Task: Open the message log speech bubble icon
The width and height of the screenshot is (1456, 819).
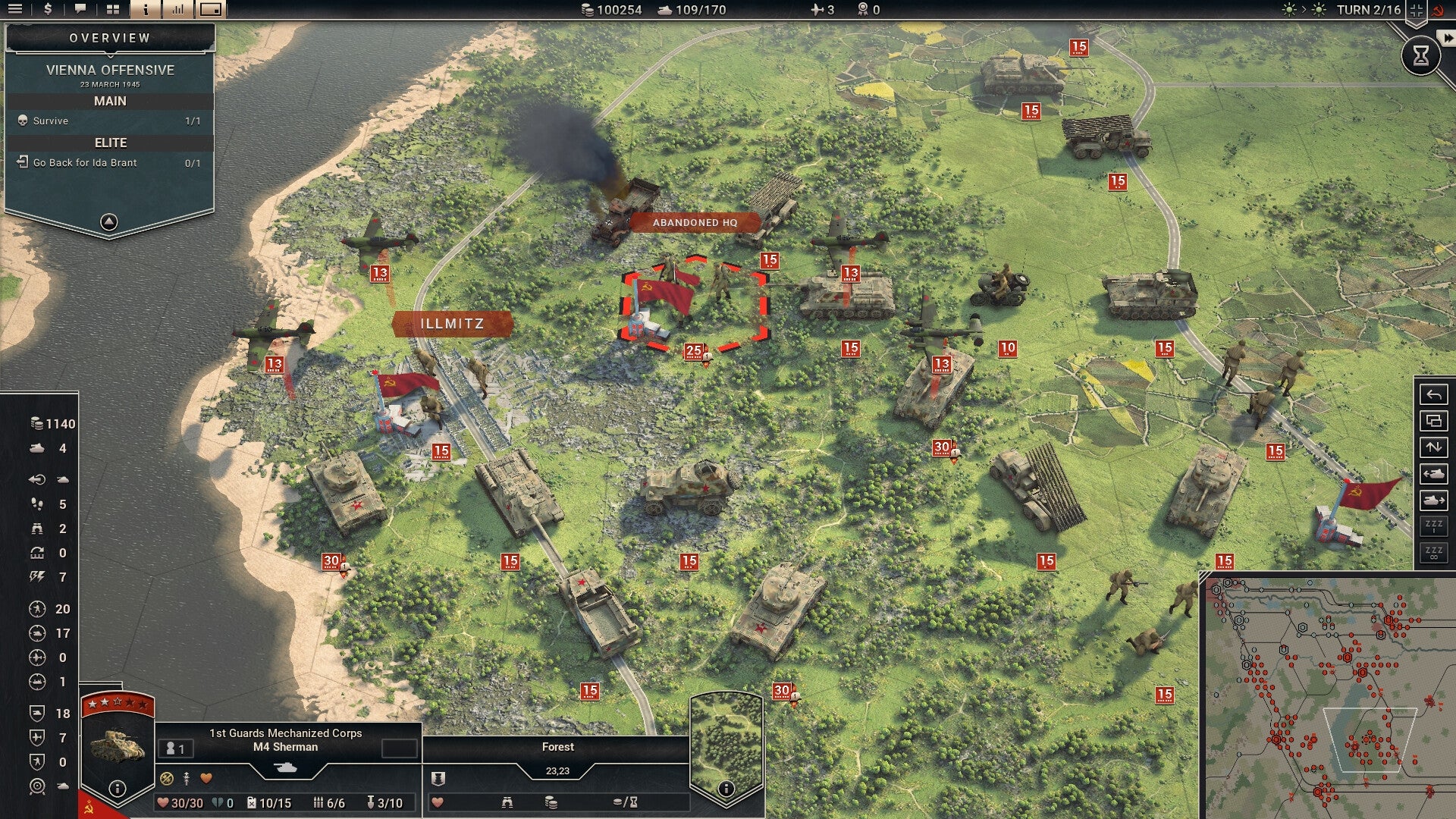Action: click(80, 10)
